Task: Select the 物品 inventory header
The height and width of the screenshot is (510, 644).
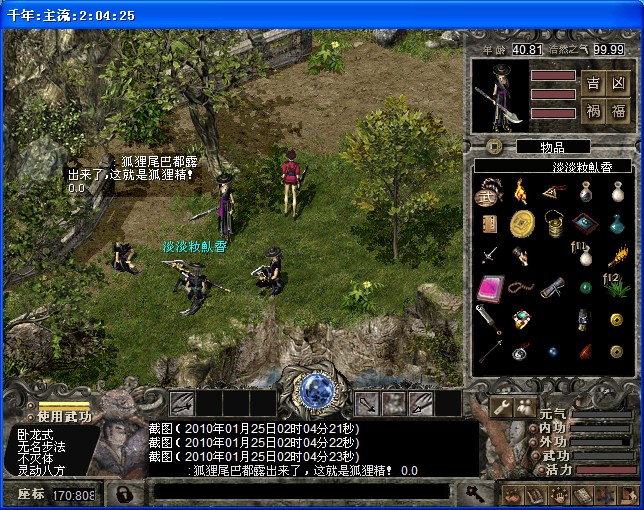Action: coord(552,147)
